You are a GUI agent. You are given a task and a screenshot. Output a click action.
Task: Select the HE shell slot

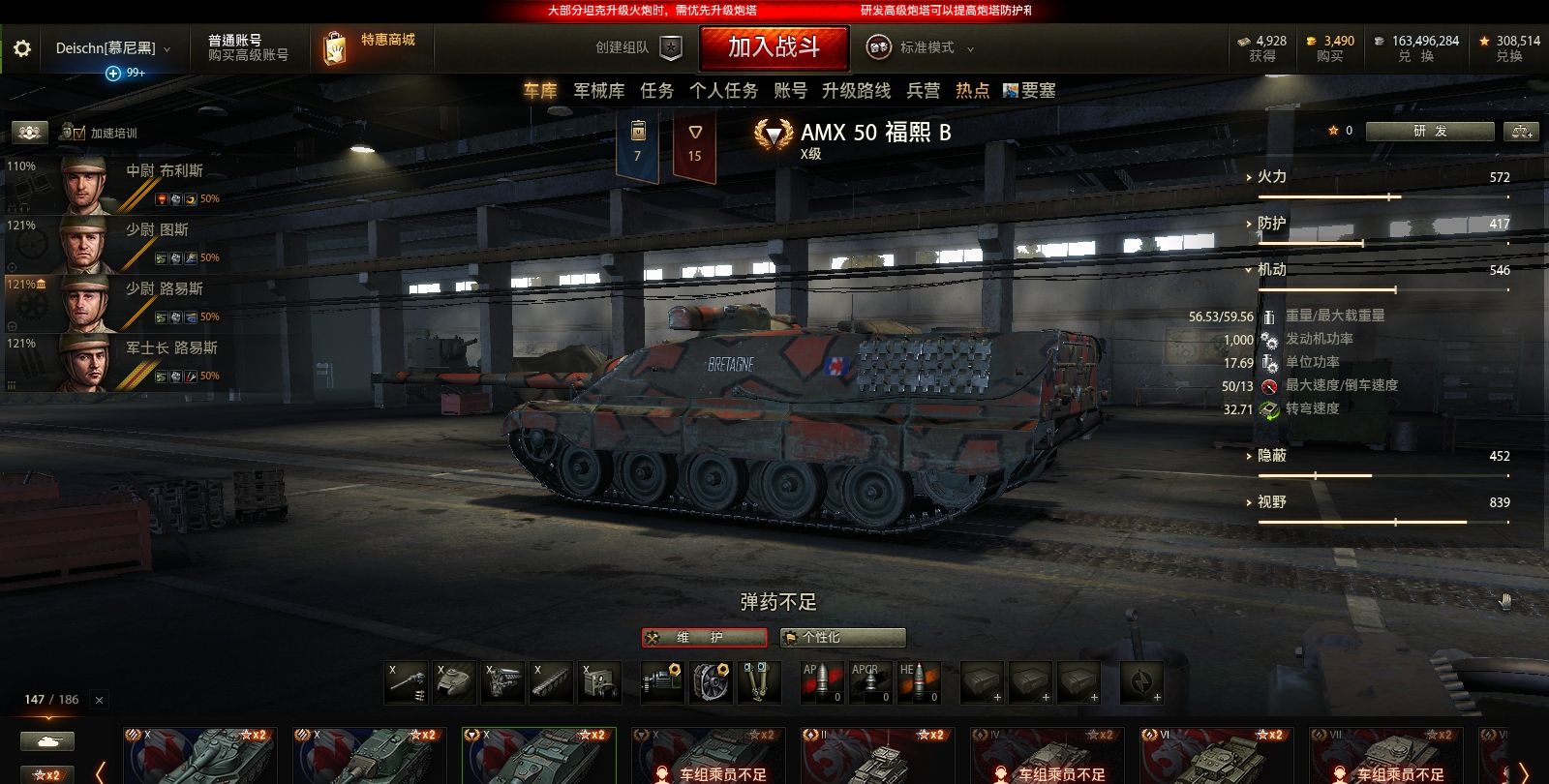pyautogui.click(x=920, y=682)
